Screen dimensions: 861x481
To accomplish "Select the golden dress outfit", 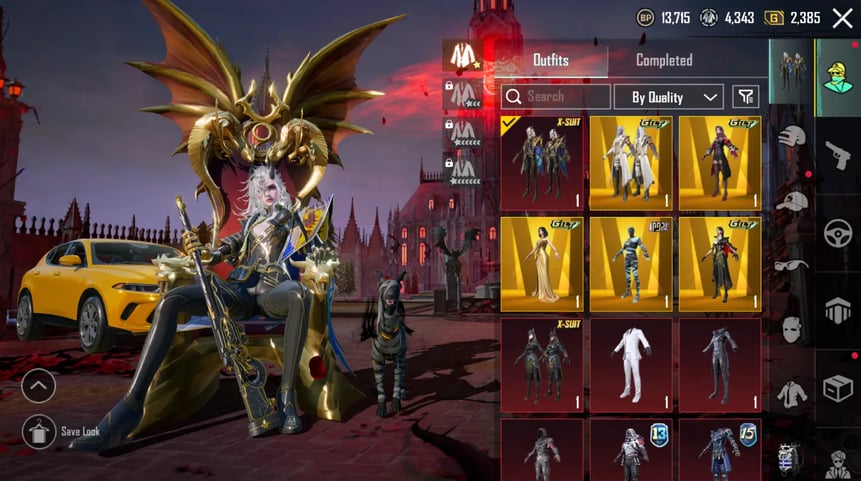I will [x=541, y=264].
